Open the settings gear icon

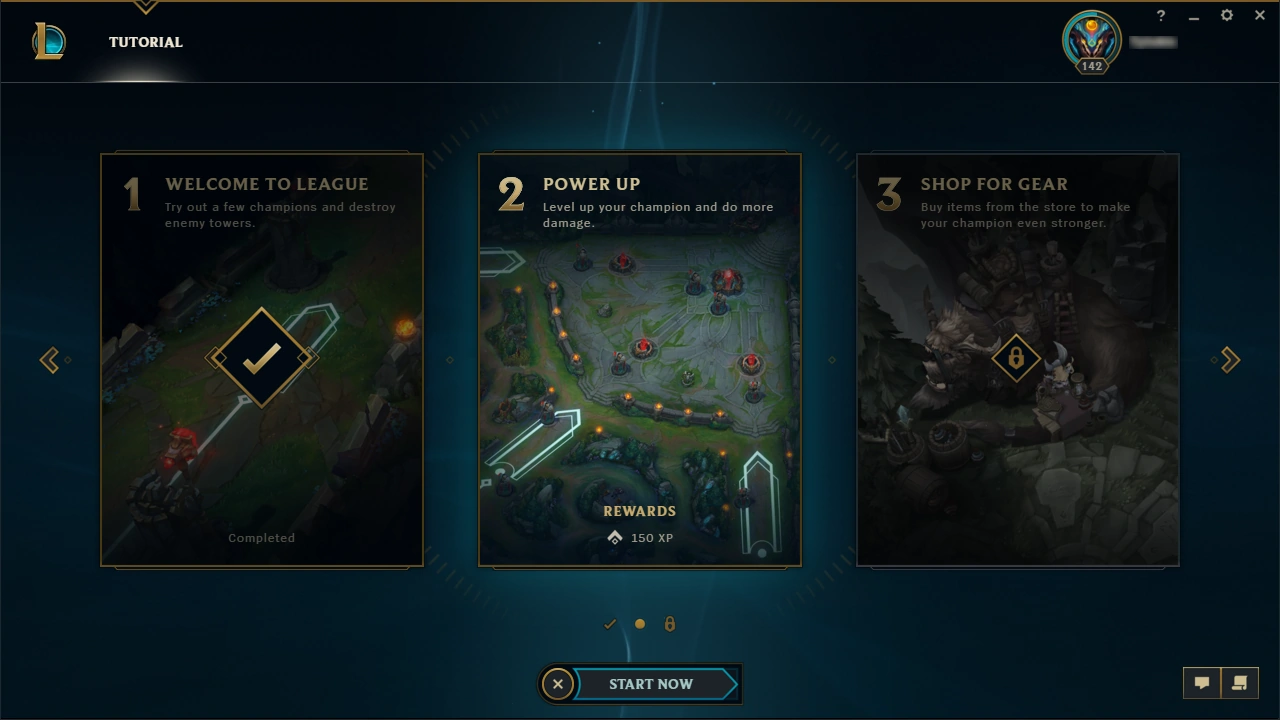coord(1226,15)
